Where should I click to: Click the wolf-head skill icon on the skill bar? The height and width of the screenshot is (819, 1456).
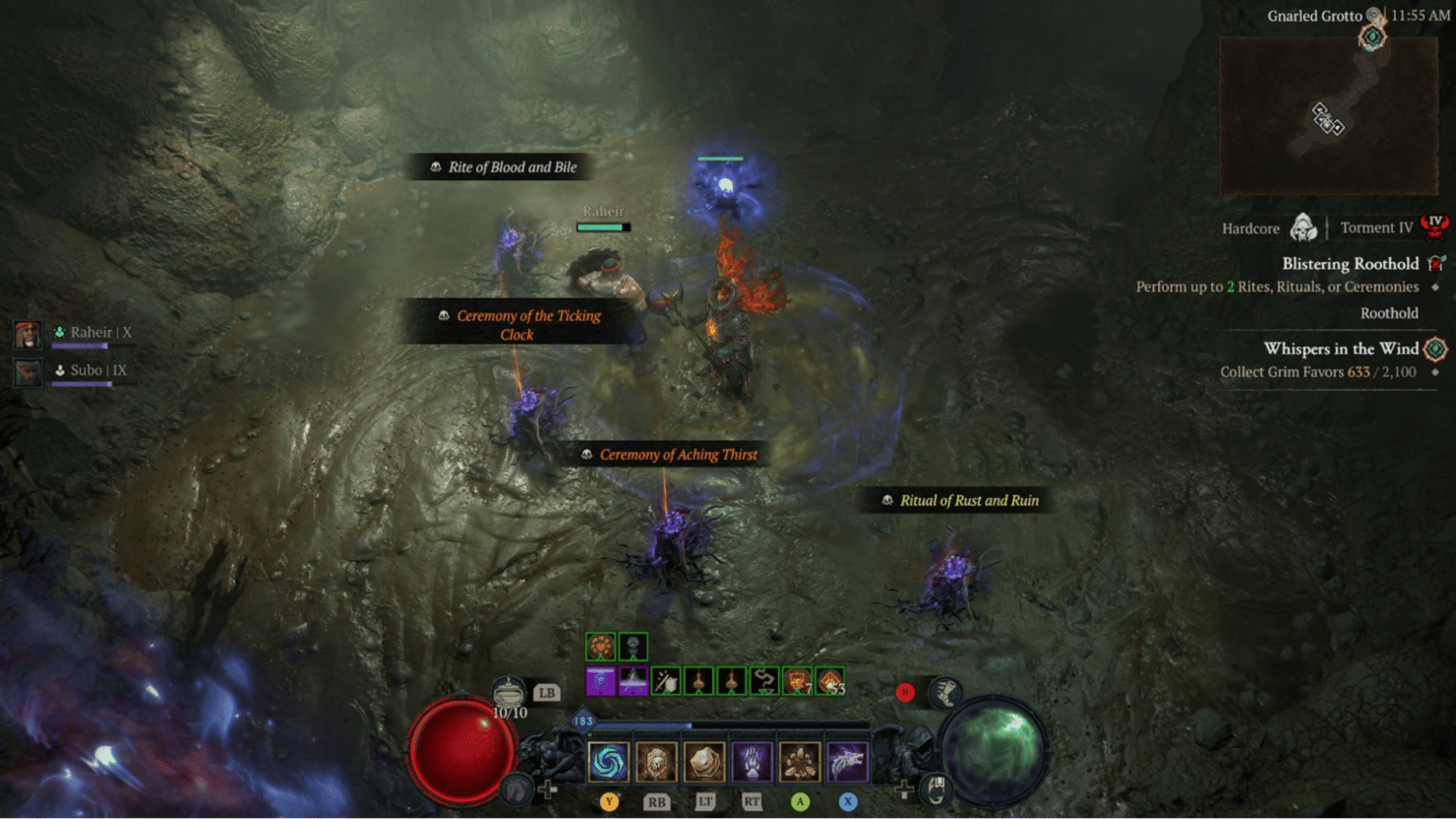click(846, 761)
